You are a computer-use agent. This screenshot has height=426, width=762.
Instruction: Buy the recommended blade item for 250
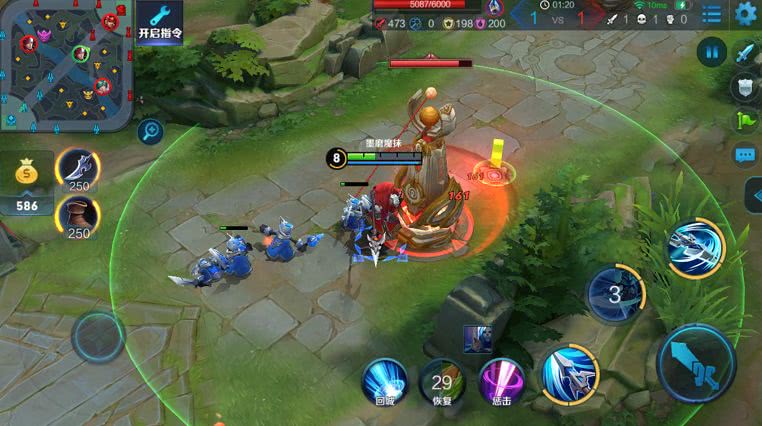click(77, 168)
